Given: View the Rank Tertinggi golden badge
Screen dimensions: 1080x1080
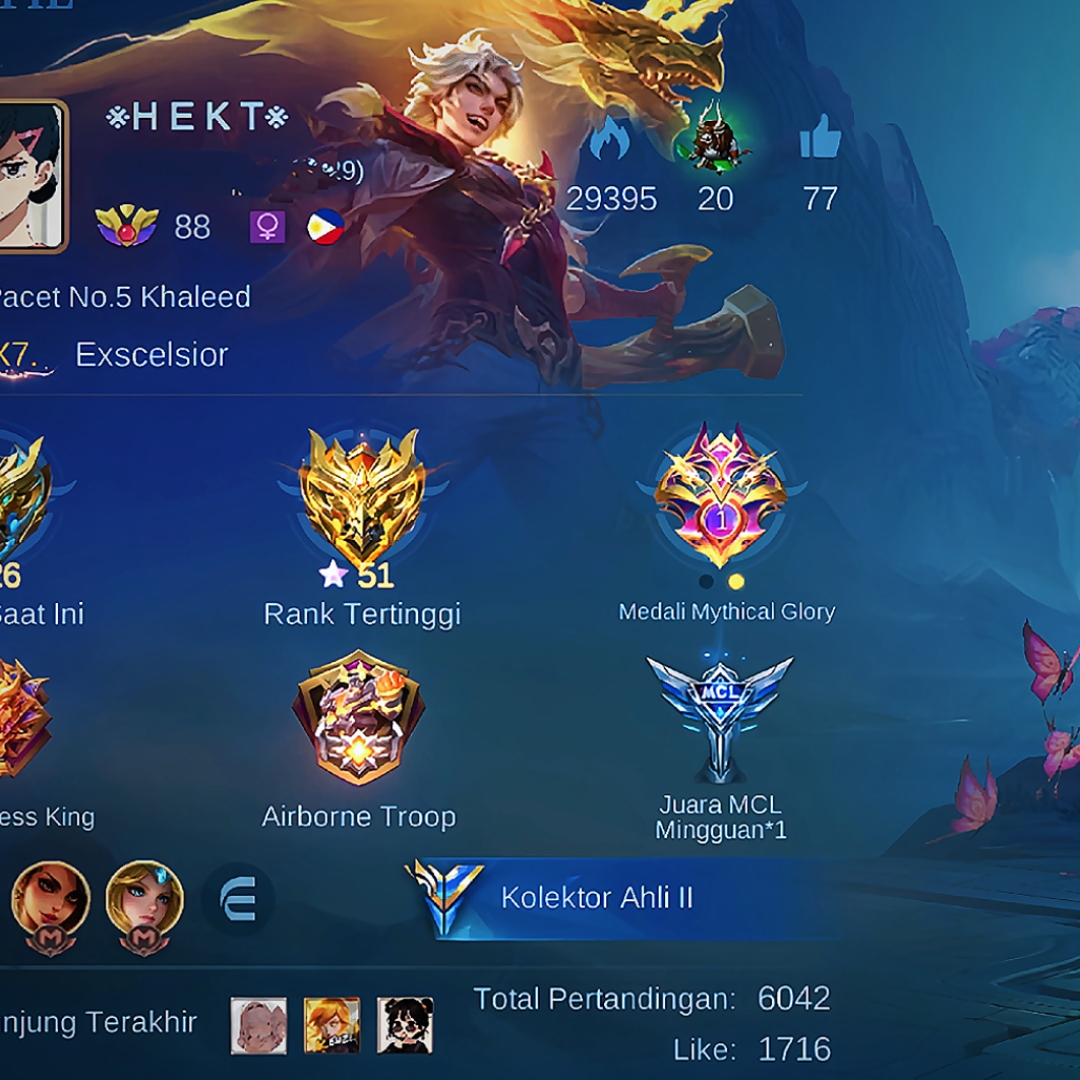Looking at the screenshot, I should 362,495.
